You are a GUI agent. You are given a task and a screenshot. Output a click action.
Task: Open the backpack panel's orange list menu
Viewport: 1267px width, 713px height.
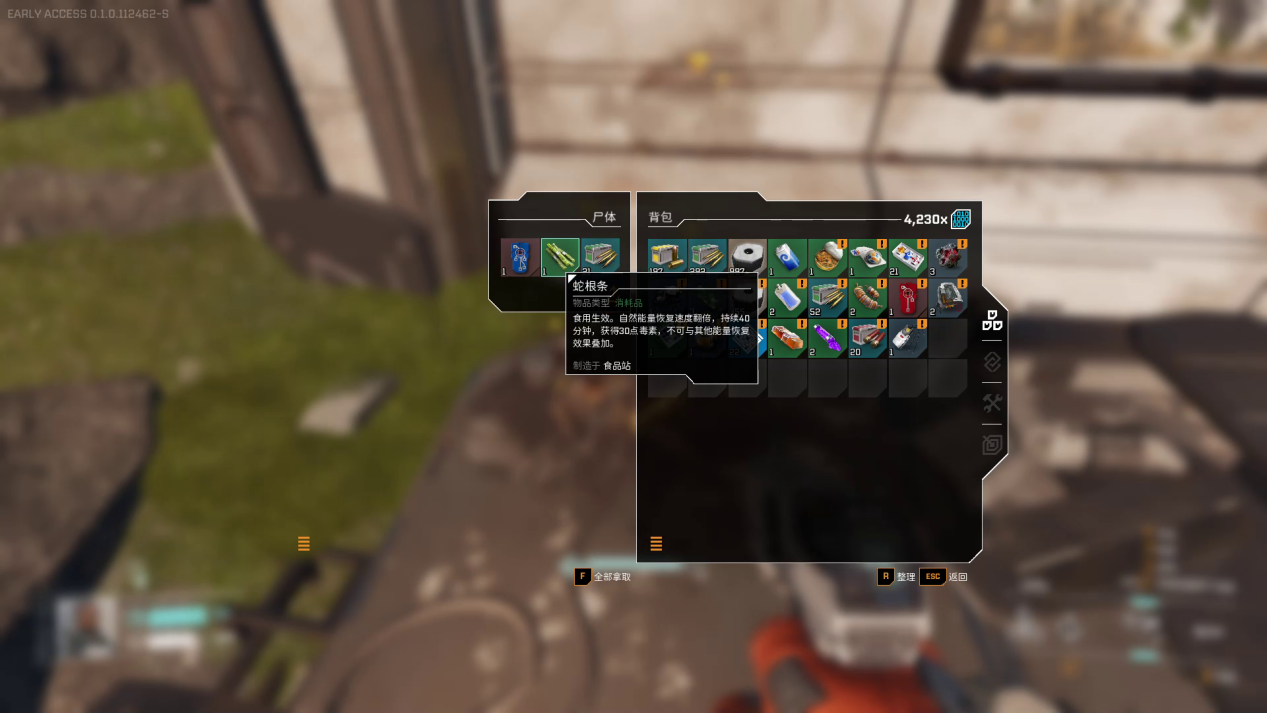(656, 544)
